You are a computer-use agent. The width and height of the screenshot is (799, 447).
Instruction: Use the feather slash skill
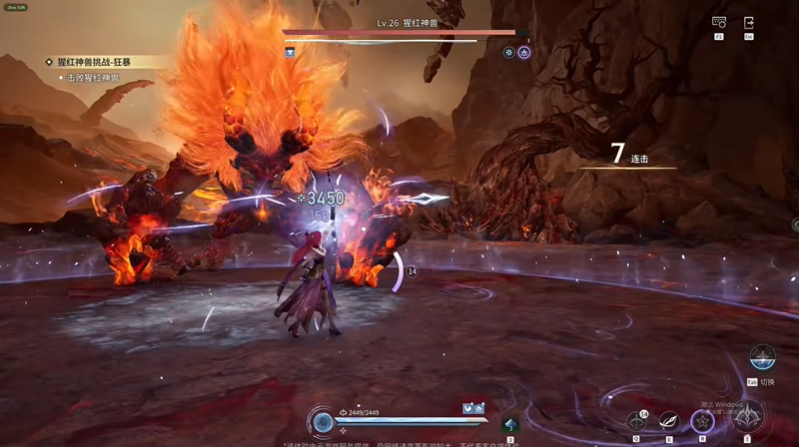point(668,421)
